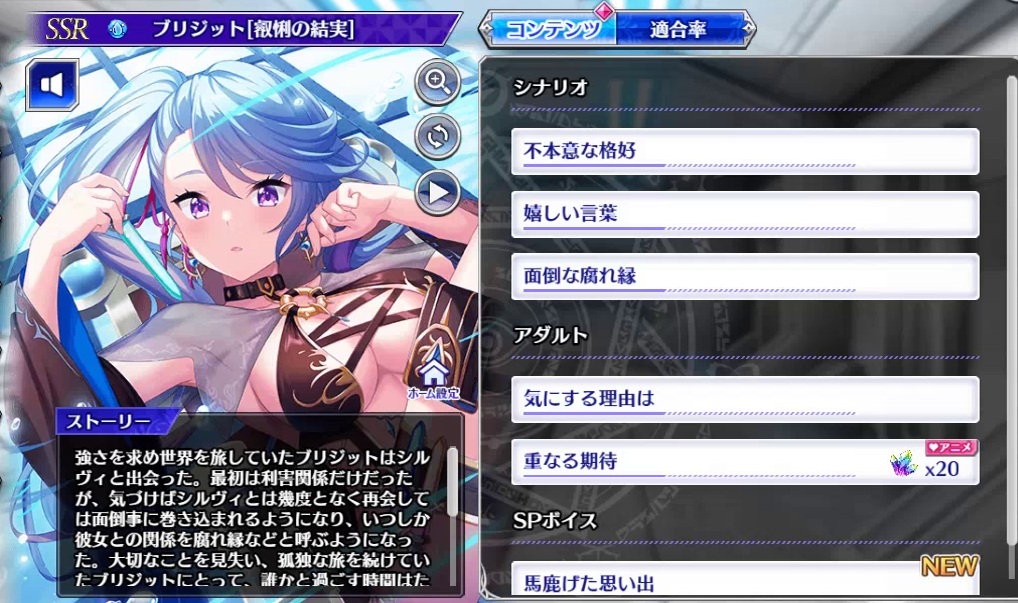Screen dimensions: 1018x603
Task: Play the 馬鹿げた思い出 SP voice
Action: point(744,581)
